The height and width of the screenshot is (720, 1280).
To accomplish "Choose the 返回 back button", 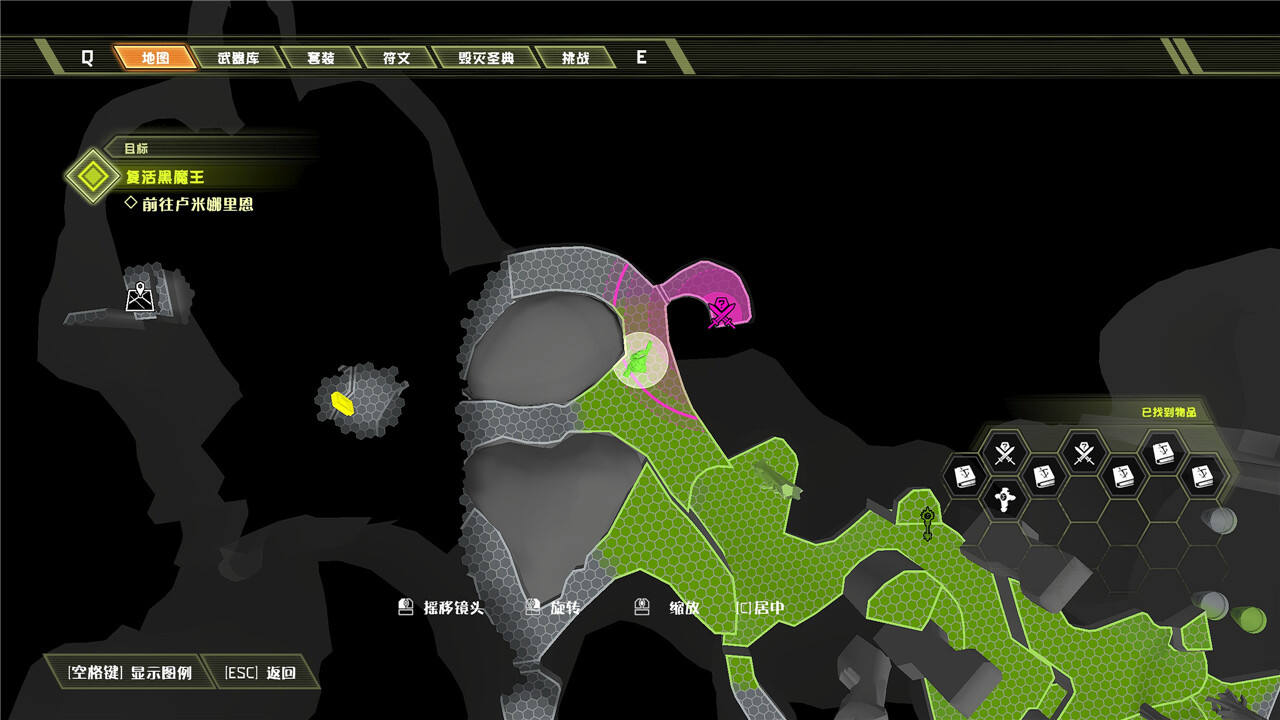I will [x=261, y=672].
